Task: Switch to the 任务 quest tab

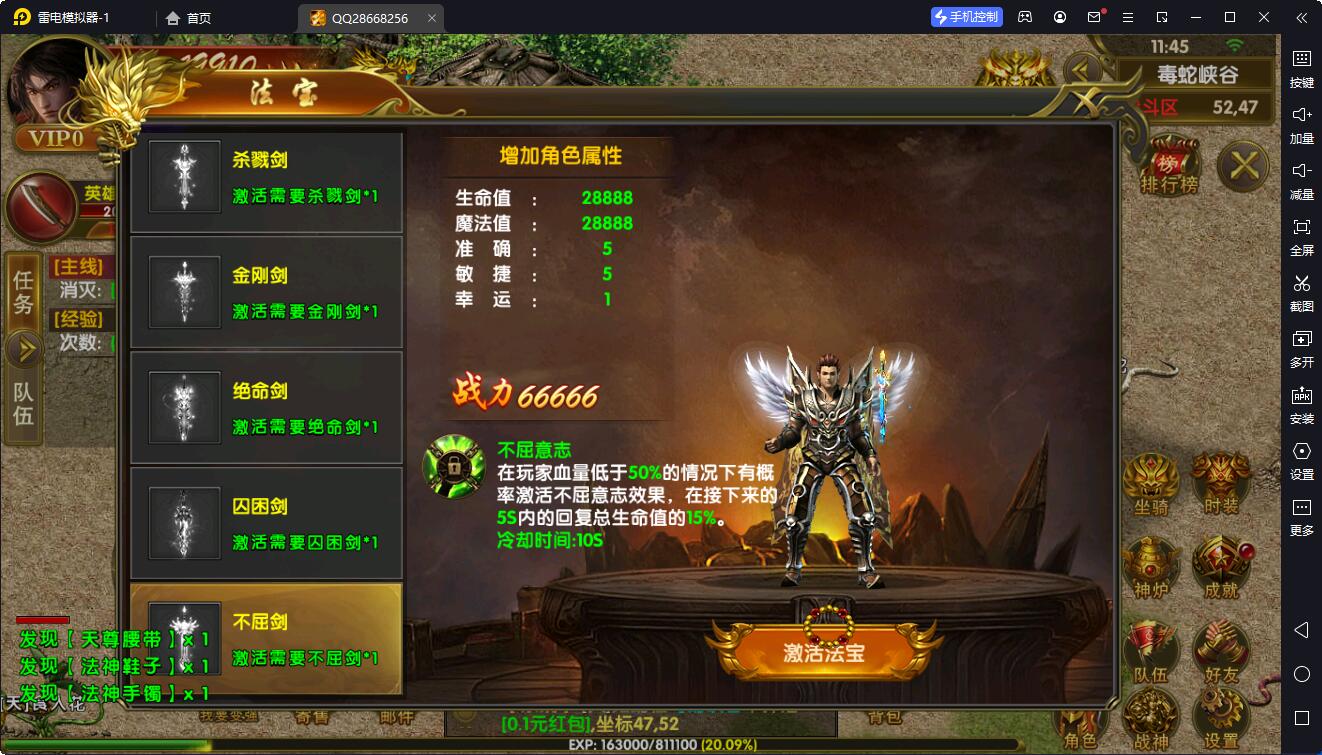Action: point(23,291)
